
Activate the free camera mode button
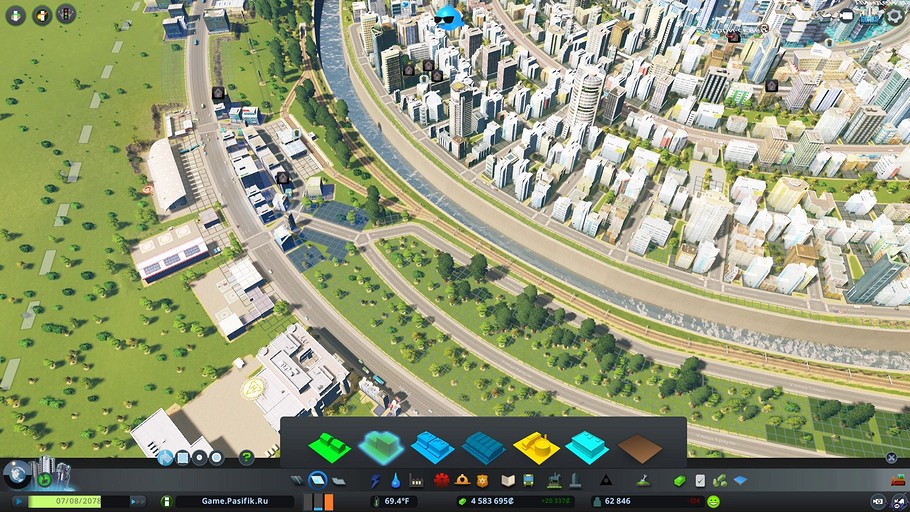pyautogui.click(x=846, y=17)
